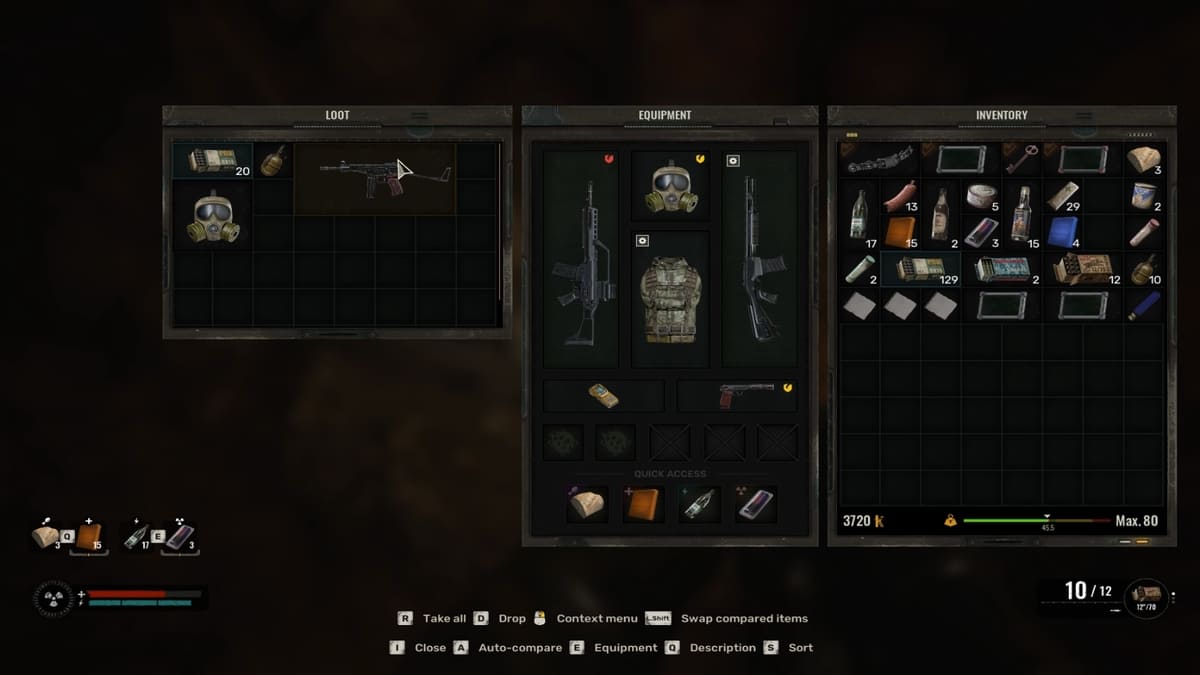Select the bread stack of 3 in Inventory
Screen dimensions: 1200x675
pyautogui.click(x=1144, y=159)
